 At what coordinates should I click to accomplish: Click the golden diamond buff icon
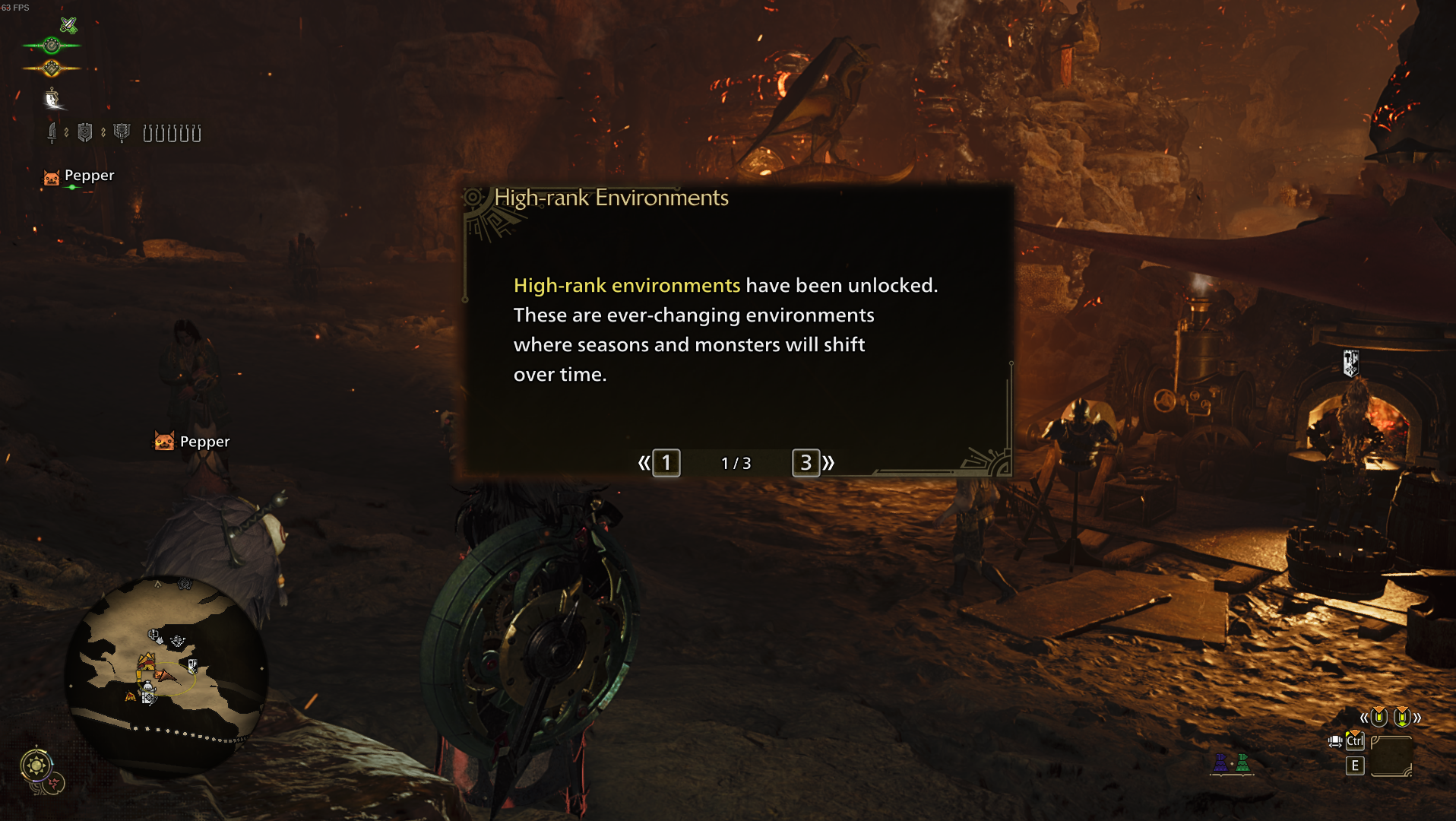51,68
